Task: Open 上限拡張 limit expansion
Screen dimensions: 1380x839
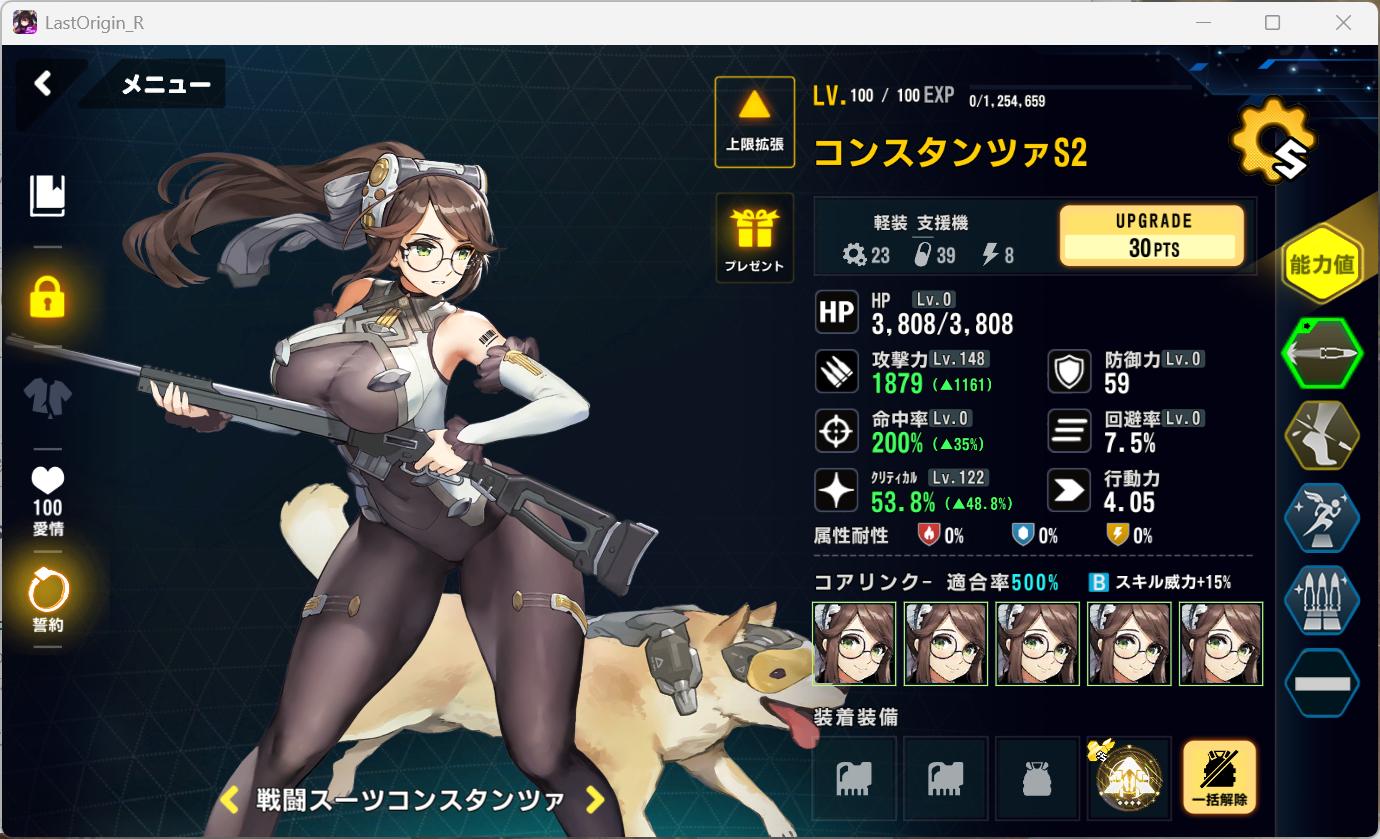Action: coord(754,122)
